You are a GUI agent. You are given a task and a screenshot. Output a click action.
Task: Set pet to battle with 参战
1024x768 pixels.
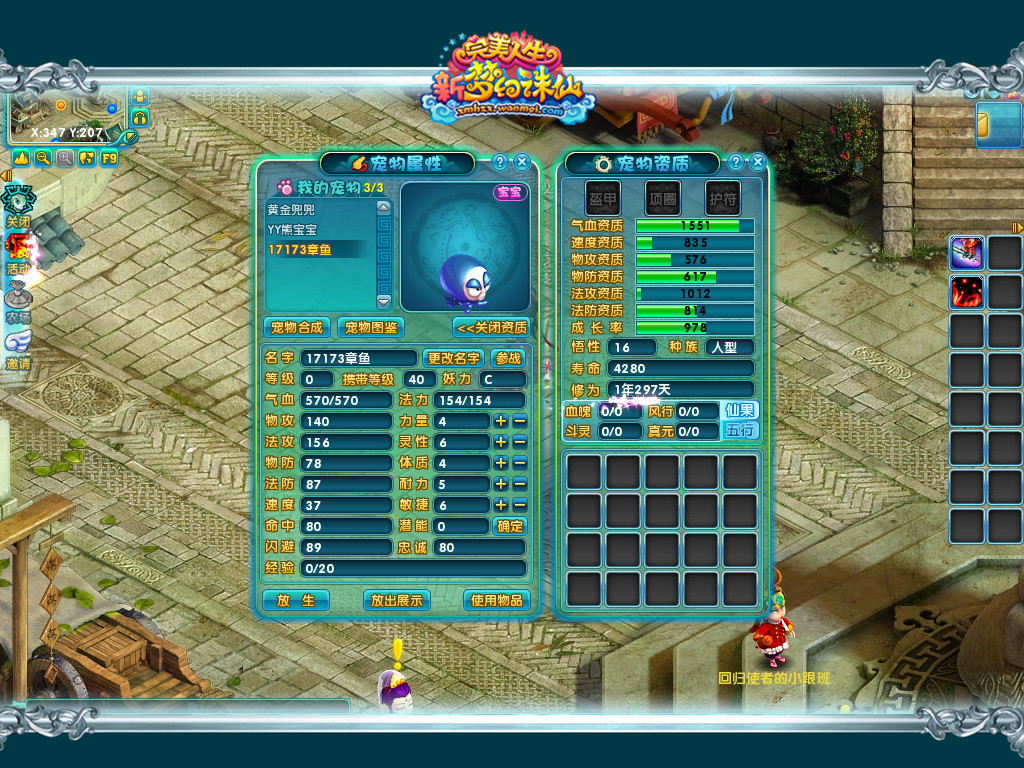pyautogui.click(x=508, y=358)
